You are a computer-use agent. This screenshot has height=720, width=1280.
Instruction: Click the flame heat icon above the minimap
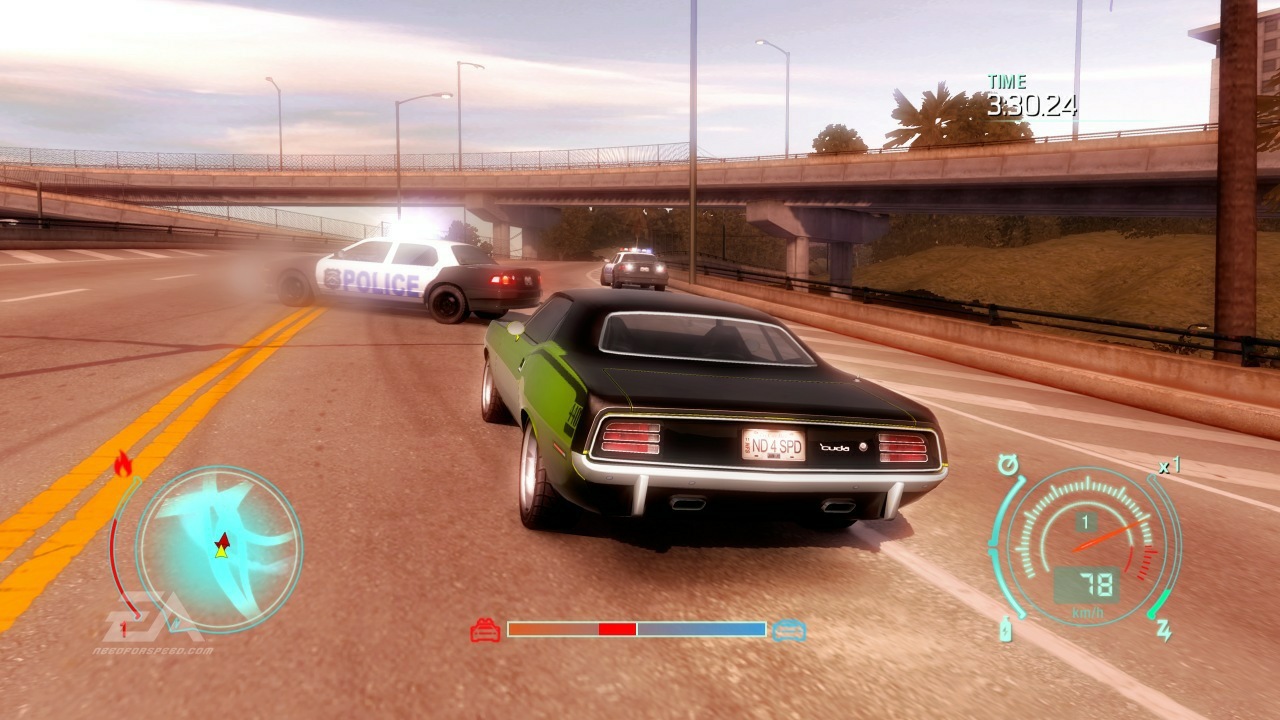(123, 463)
